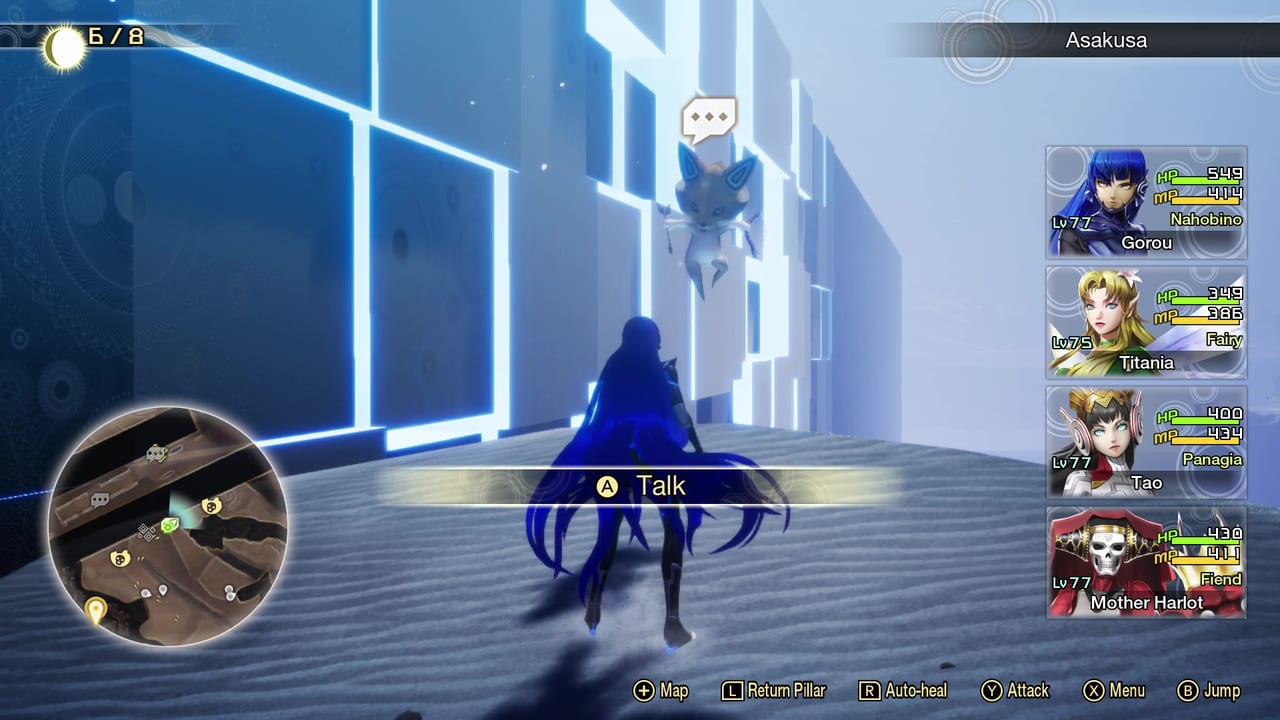This screenshot has height=720, width=1280.
Task: Expand Titania's Fairy status panel
Action: tap(1146, 322)
